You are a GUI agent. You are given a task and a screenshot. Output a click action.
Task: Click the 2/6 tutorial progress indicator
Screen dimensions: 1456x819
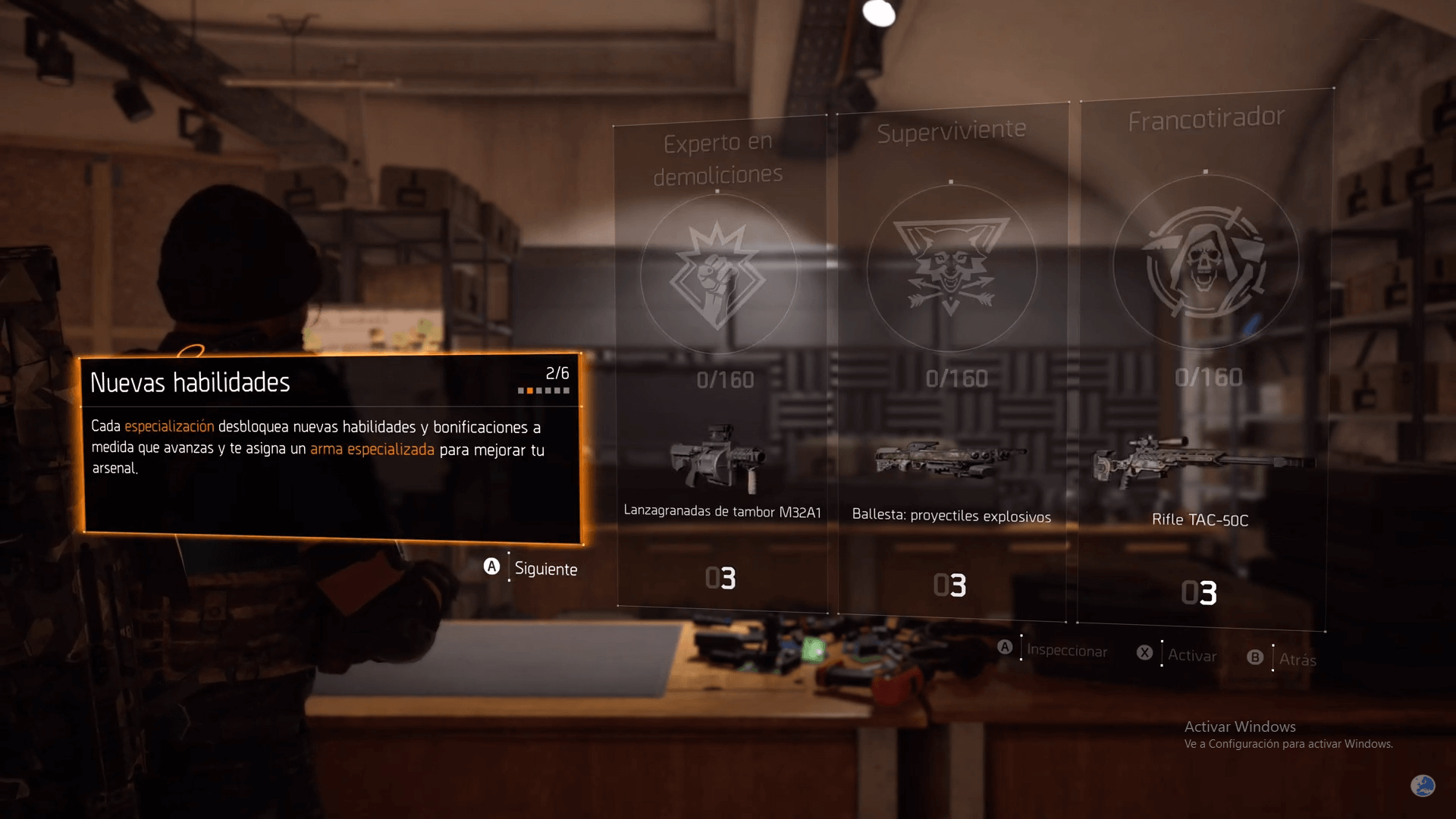[x=557, y=373]
